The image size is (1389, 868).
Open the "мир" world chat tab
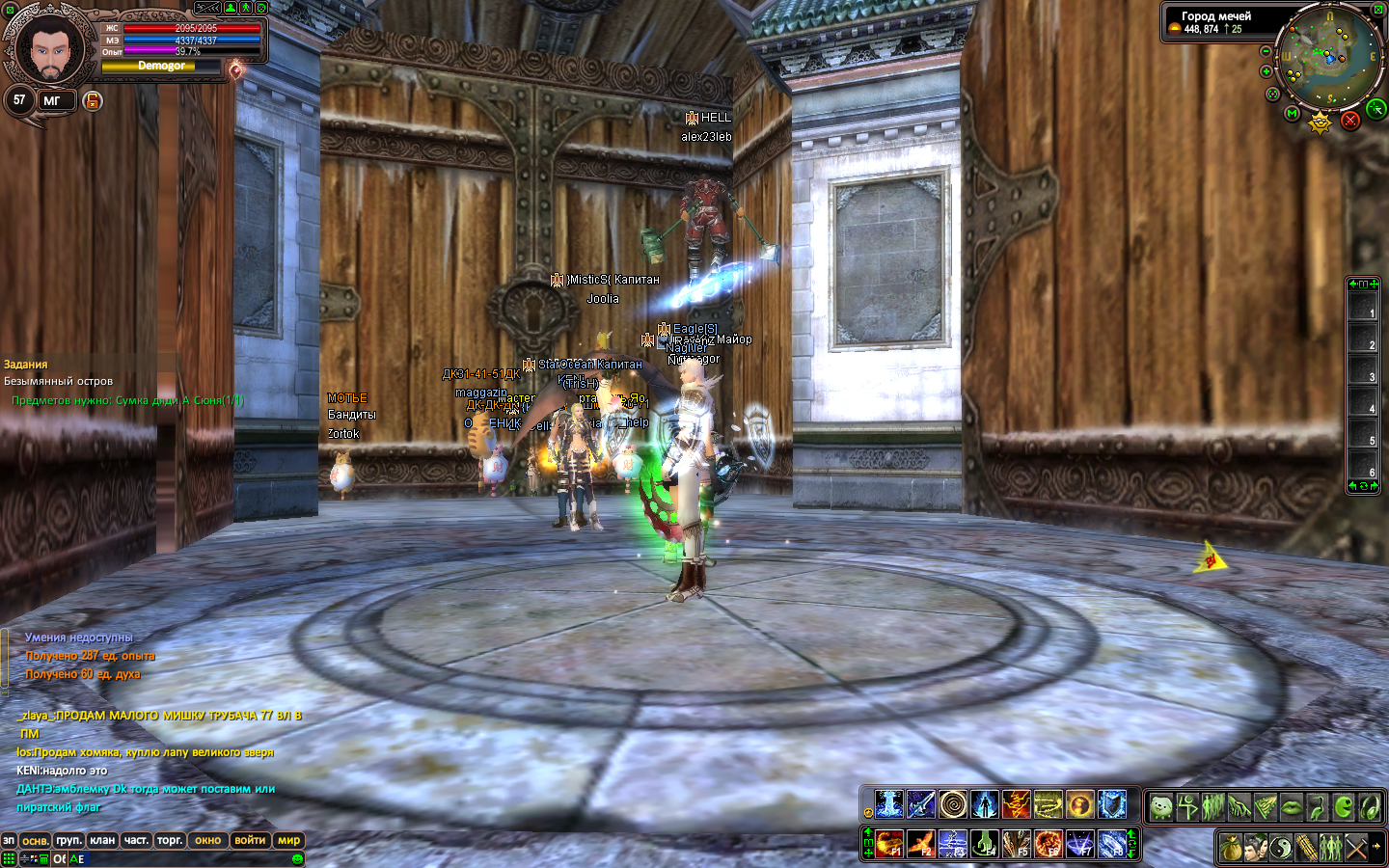(x=288, y=840)
